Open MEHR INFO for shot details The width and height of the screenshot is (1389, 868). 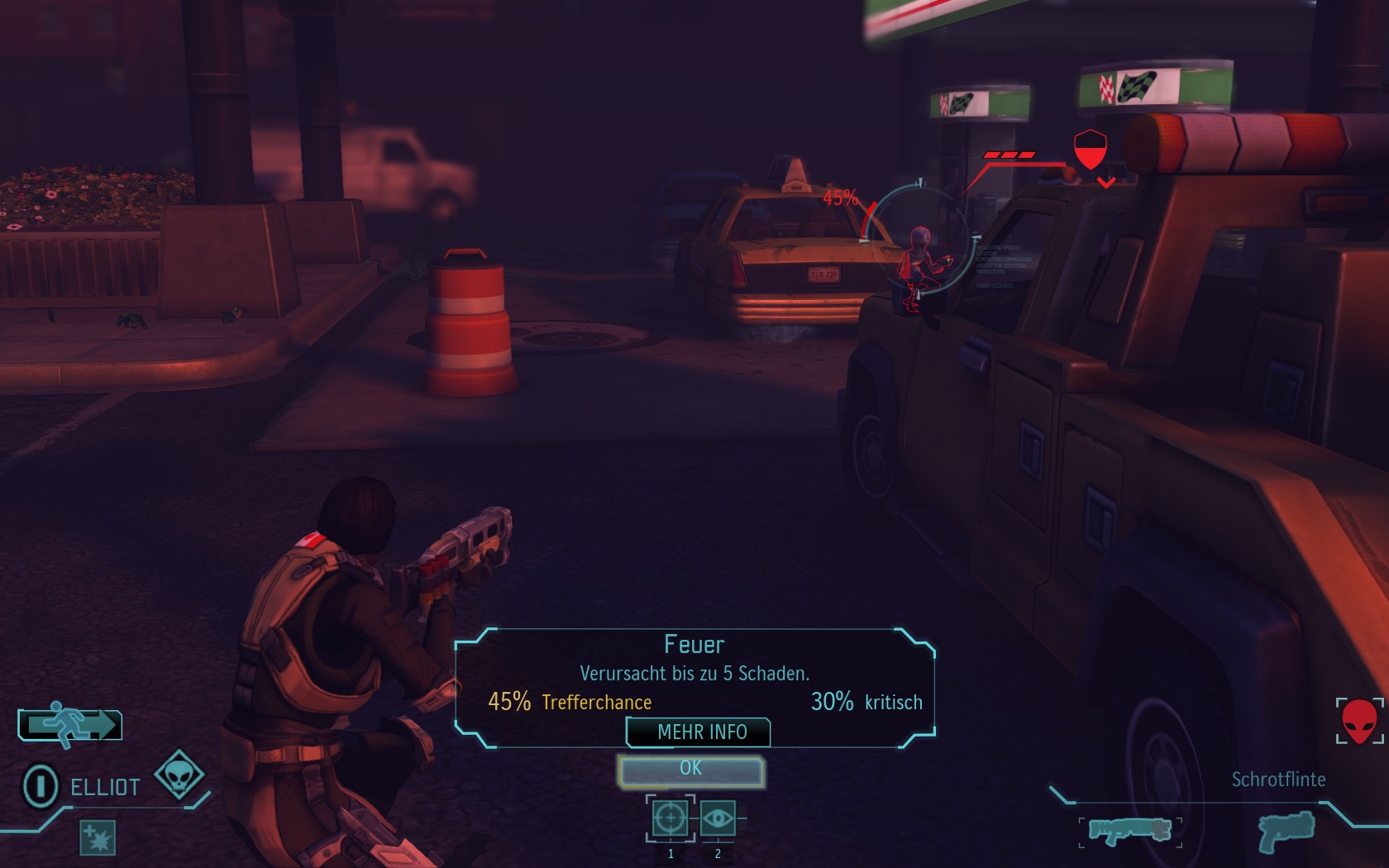pyautogui.click(x=700, y=732)
